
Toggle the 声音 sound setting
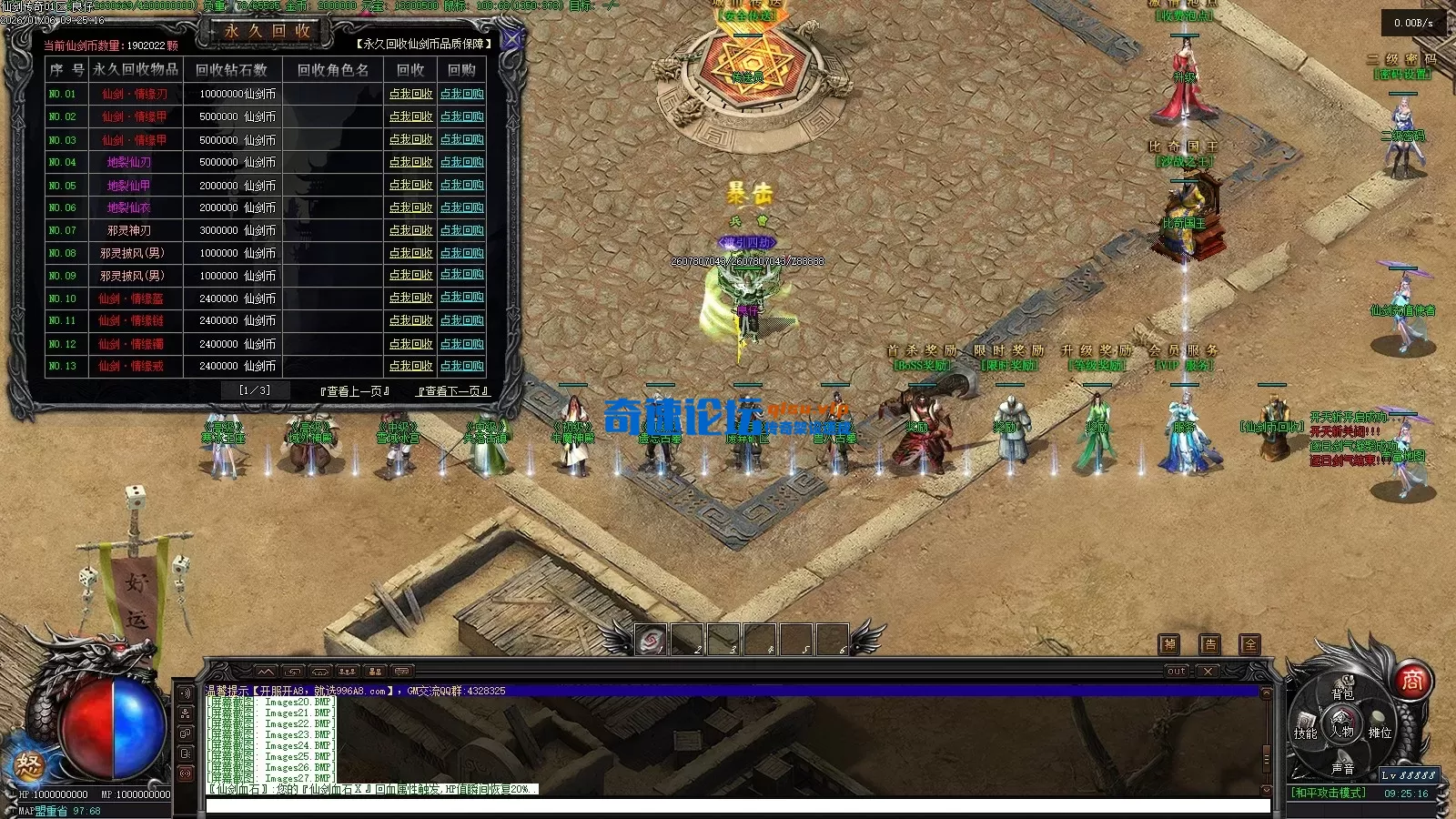(x=1342, y=768)
